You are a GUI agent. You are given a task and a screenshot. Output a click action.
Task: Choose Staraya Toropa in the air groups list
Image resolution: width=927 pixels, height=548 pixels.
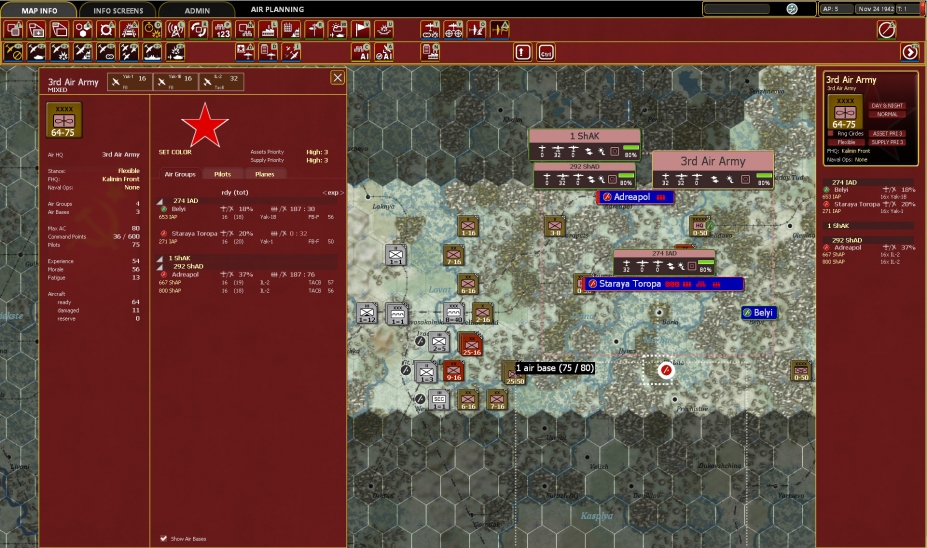pos(192,232)
